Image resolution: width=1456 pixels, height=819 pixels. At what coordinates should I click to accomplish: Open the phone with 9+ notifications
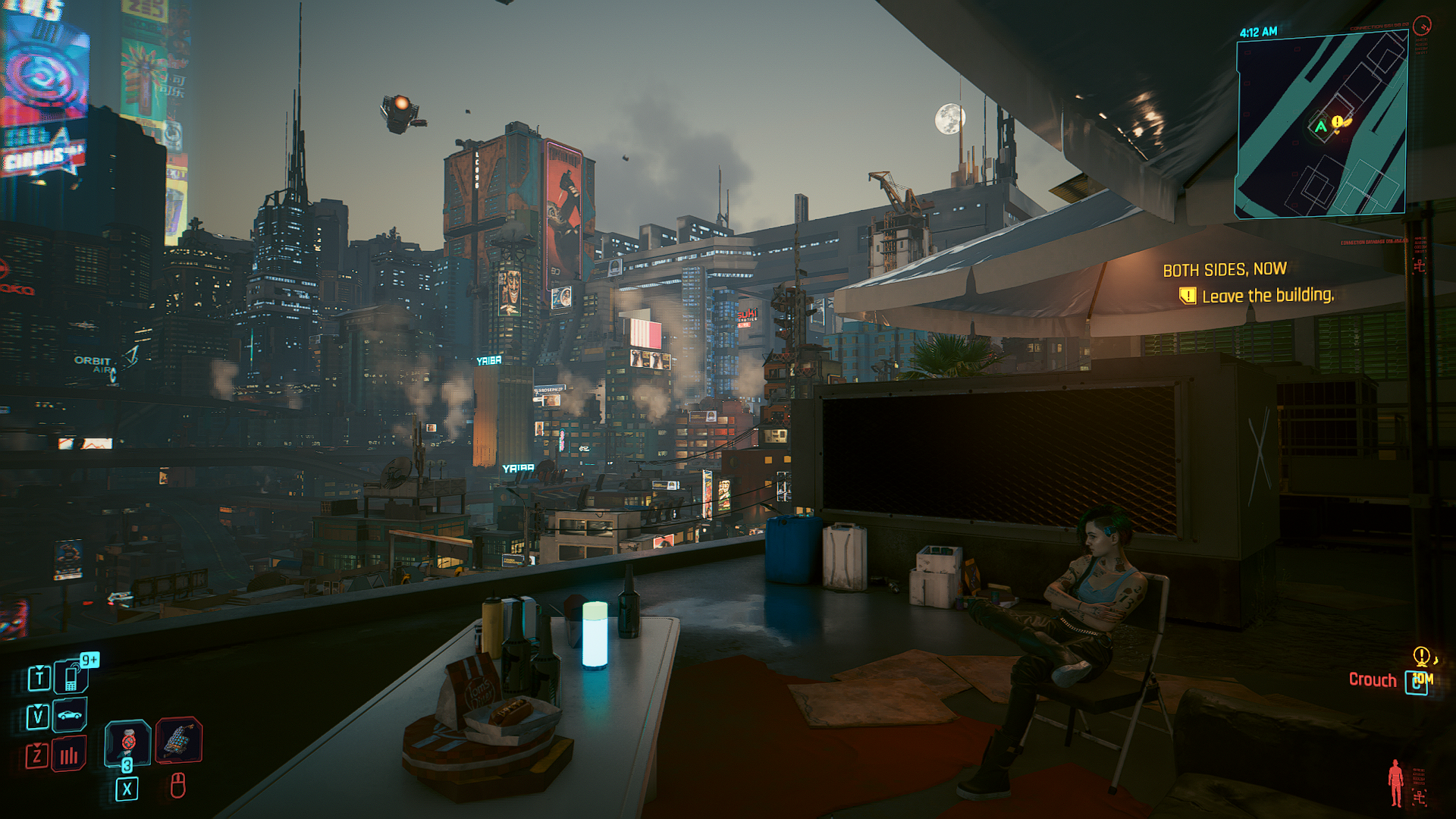pyautogui.click(x=72, y=676)
